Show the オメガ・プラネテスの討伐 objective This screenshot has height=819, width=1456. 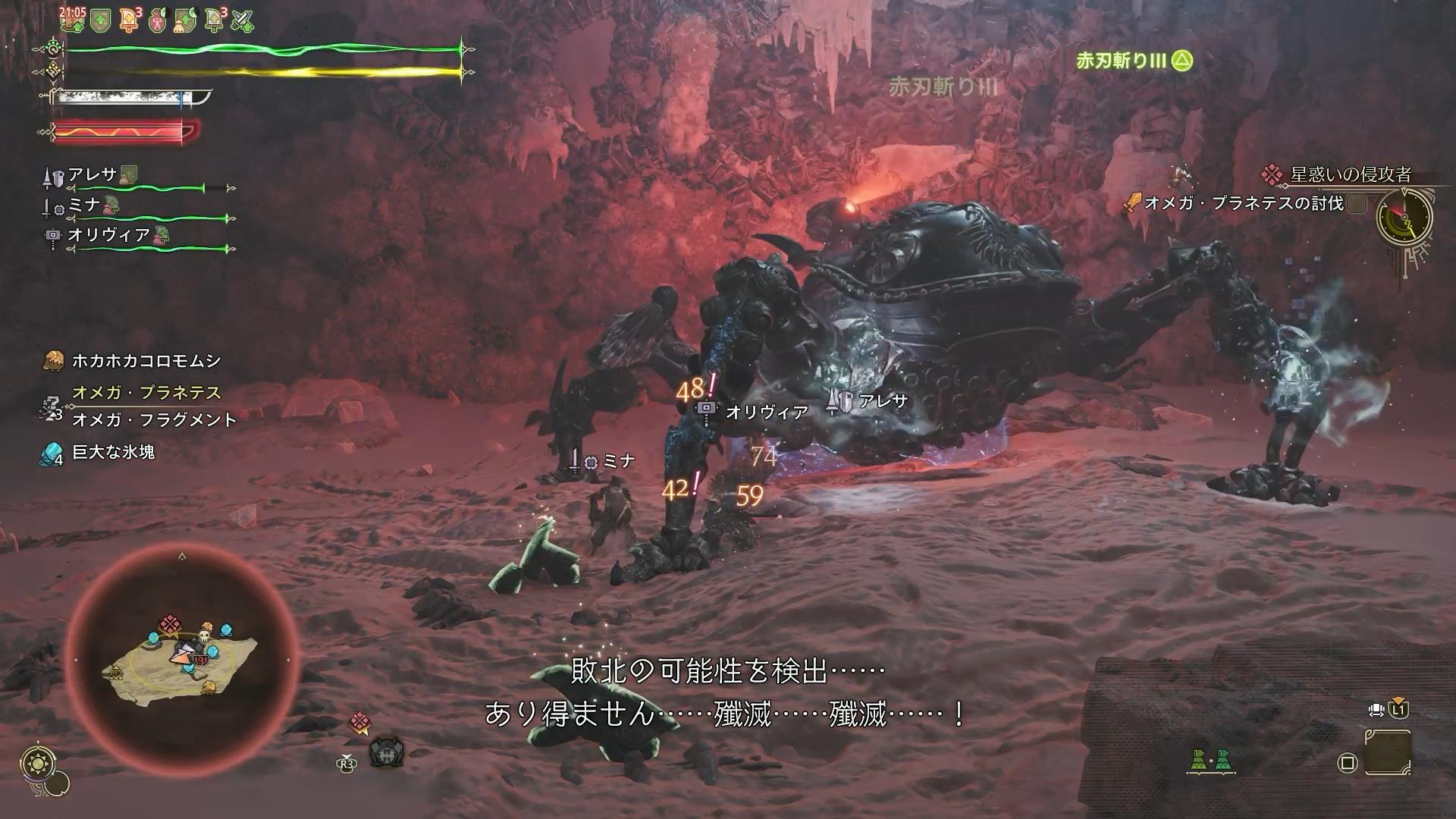tap(1244, 203)
